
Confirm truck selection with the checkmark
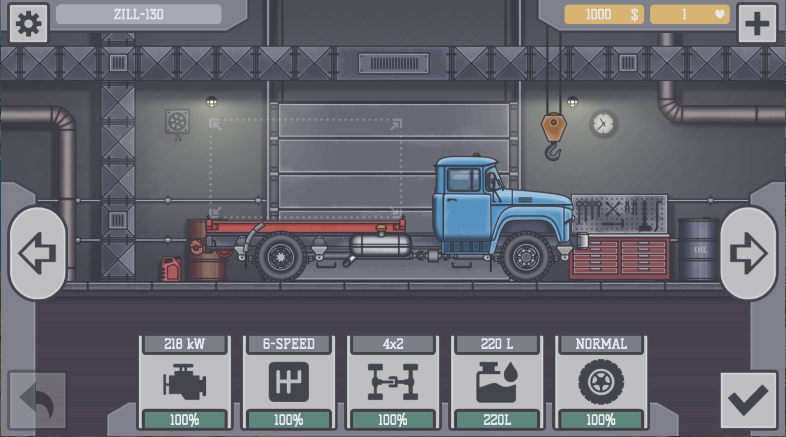pyautogui.click(x=747, y=400)
